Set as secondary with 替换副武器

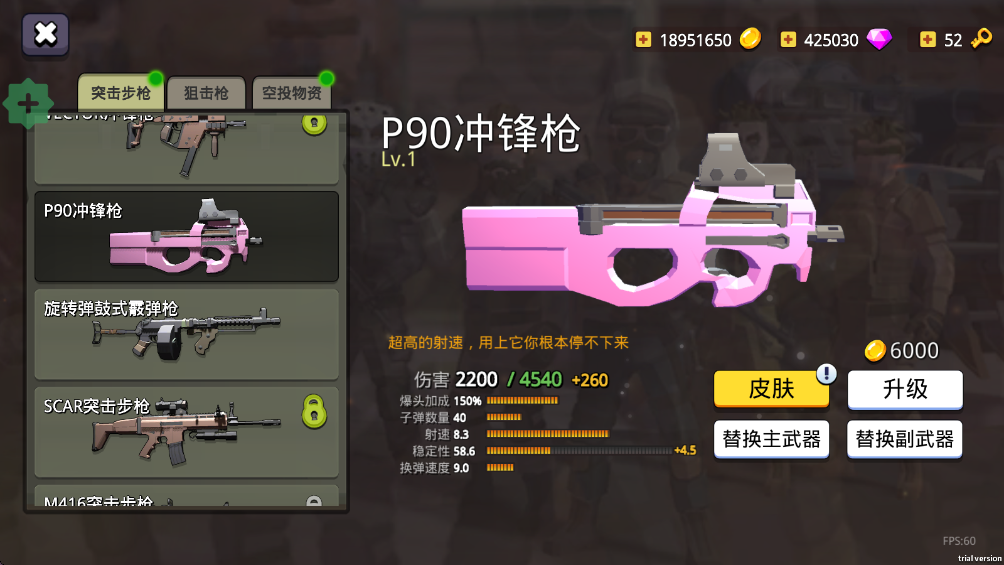pyautogui.click(x=905, y=438)
